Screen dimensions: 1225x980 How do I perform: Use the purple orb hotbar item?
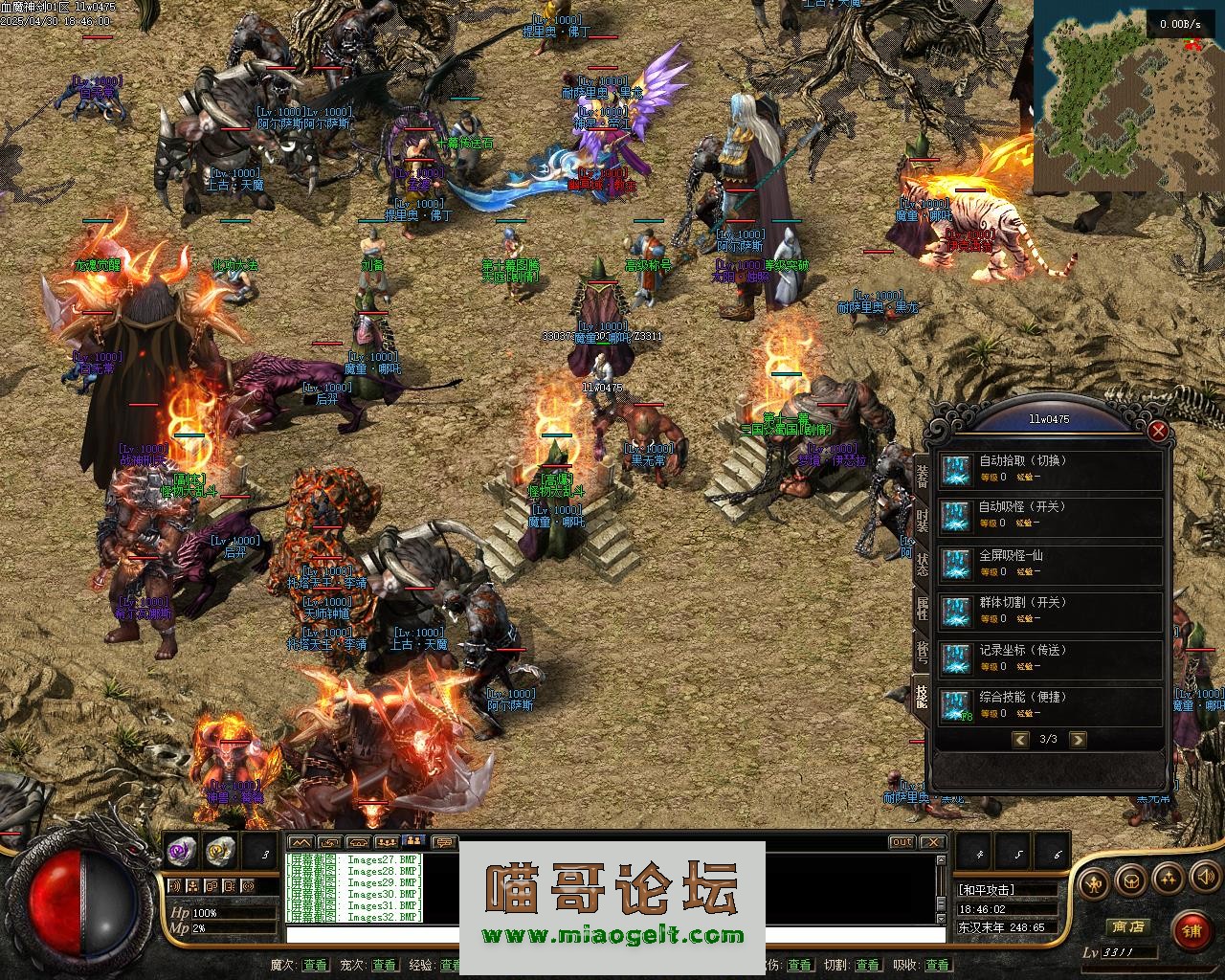181,848
